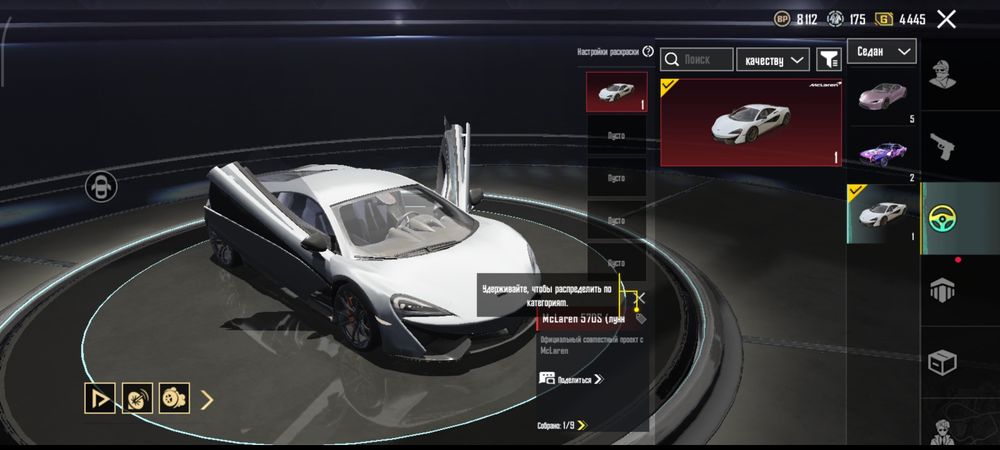
Task: Switch to the pistol weapons category
Action: (x=941, y=146)
